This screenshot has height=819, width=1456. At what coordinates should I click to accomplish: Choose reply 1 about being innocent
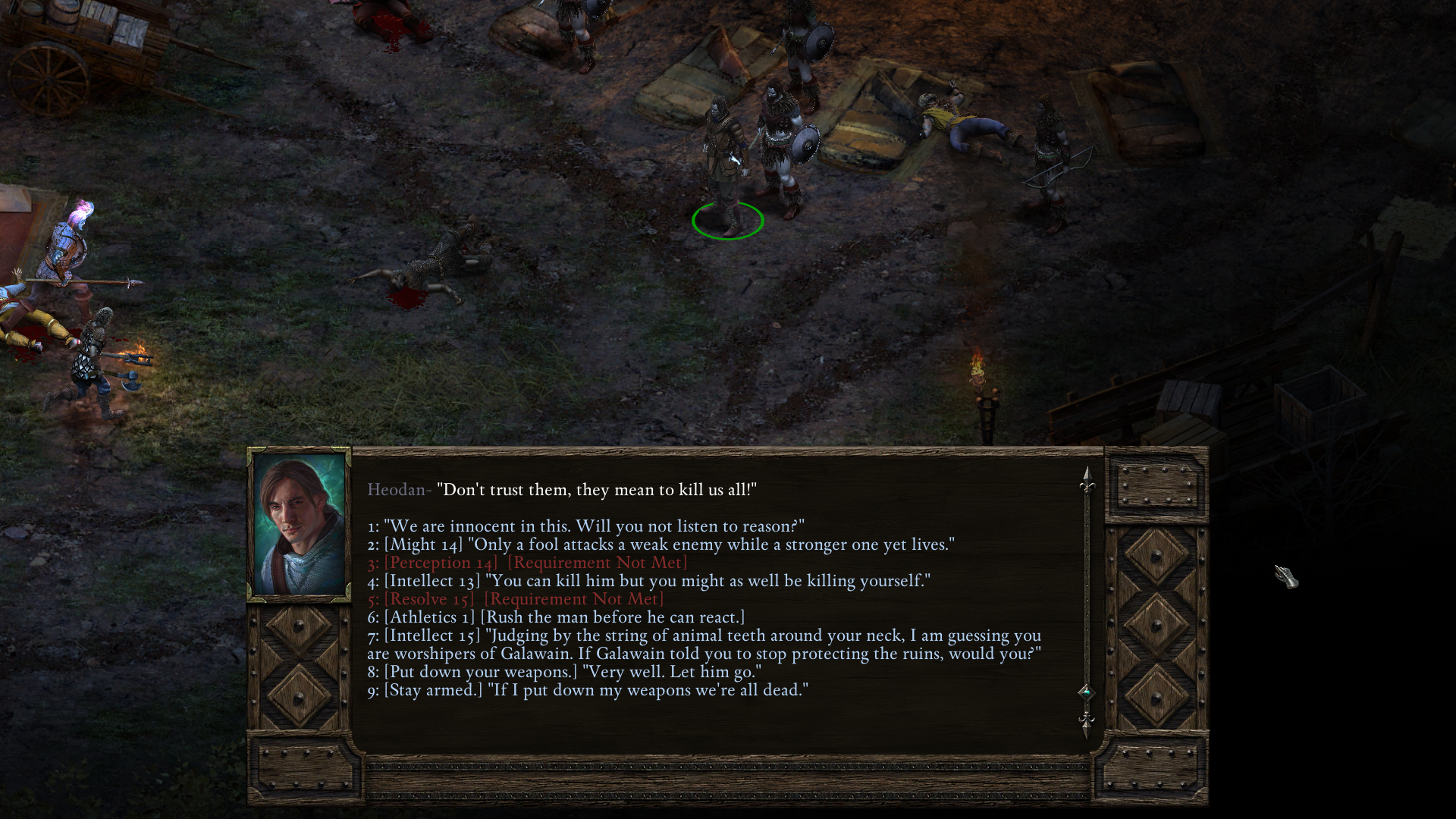tap(585, 526)
